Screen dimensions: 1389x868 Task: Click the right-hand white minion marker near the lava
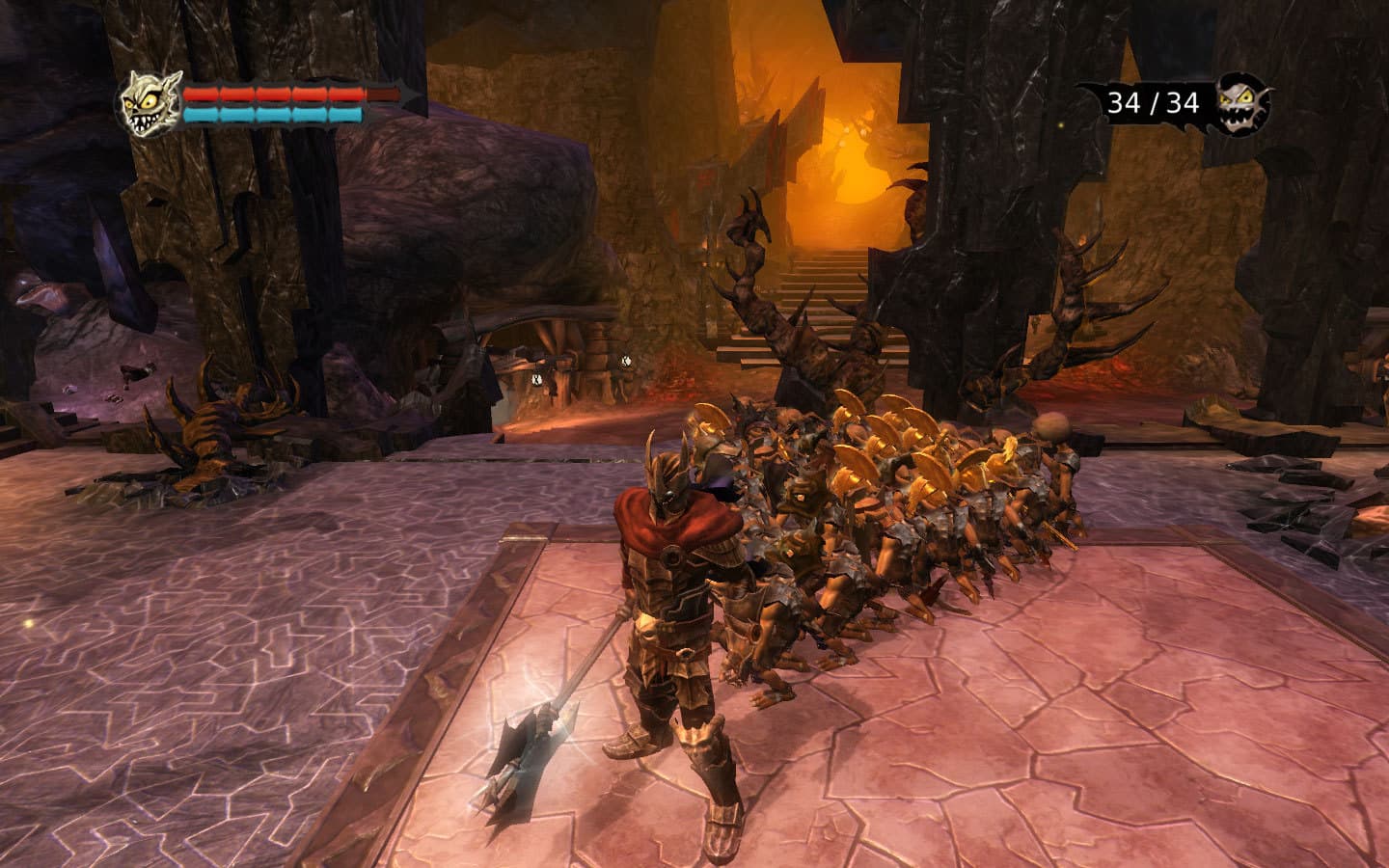(626, 362)
